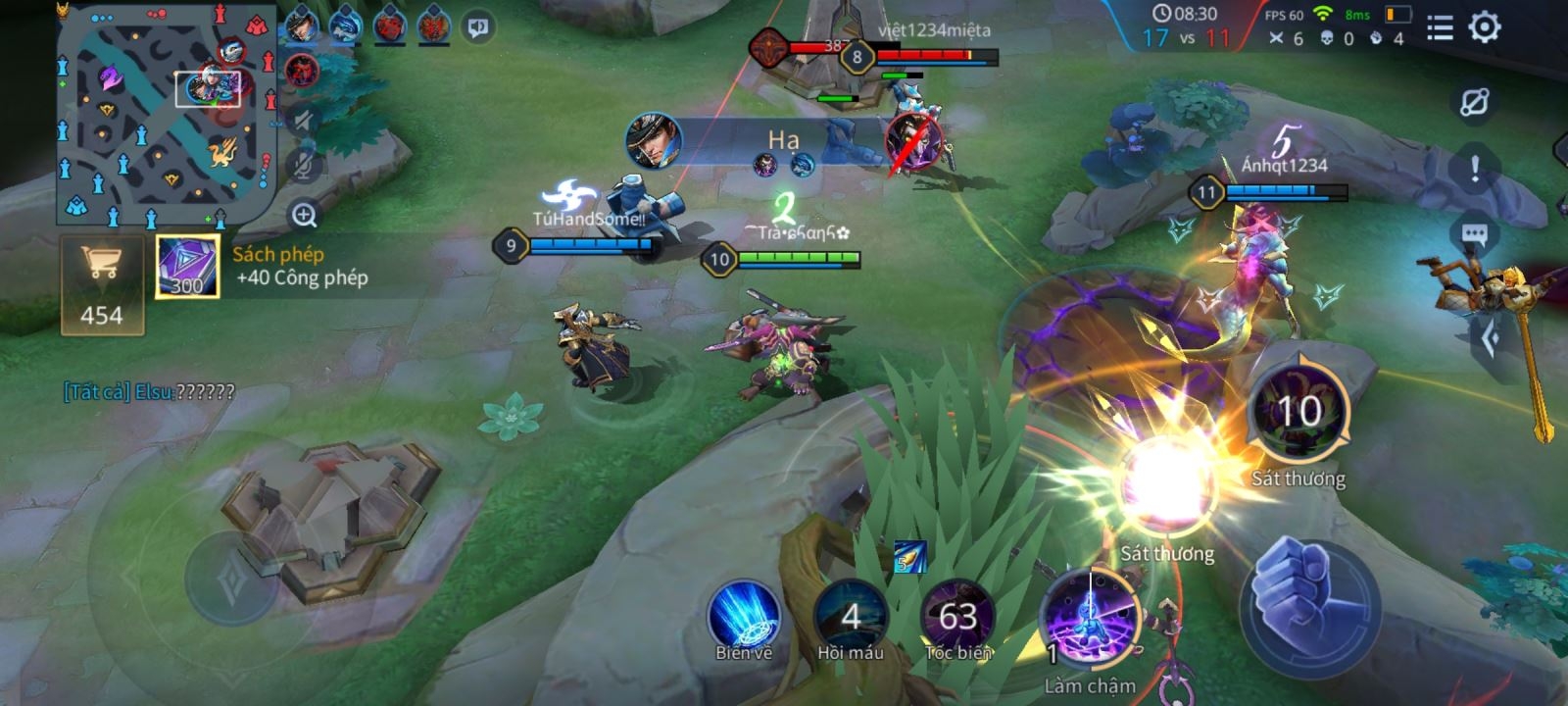Image resolution: width=1568 pixels, height=706 pixels.
Task: Select the Tốc biến flash spell
Action: [957, 618]
